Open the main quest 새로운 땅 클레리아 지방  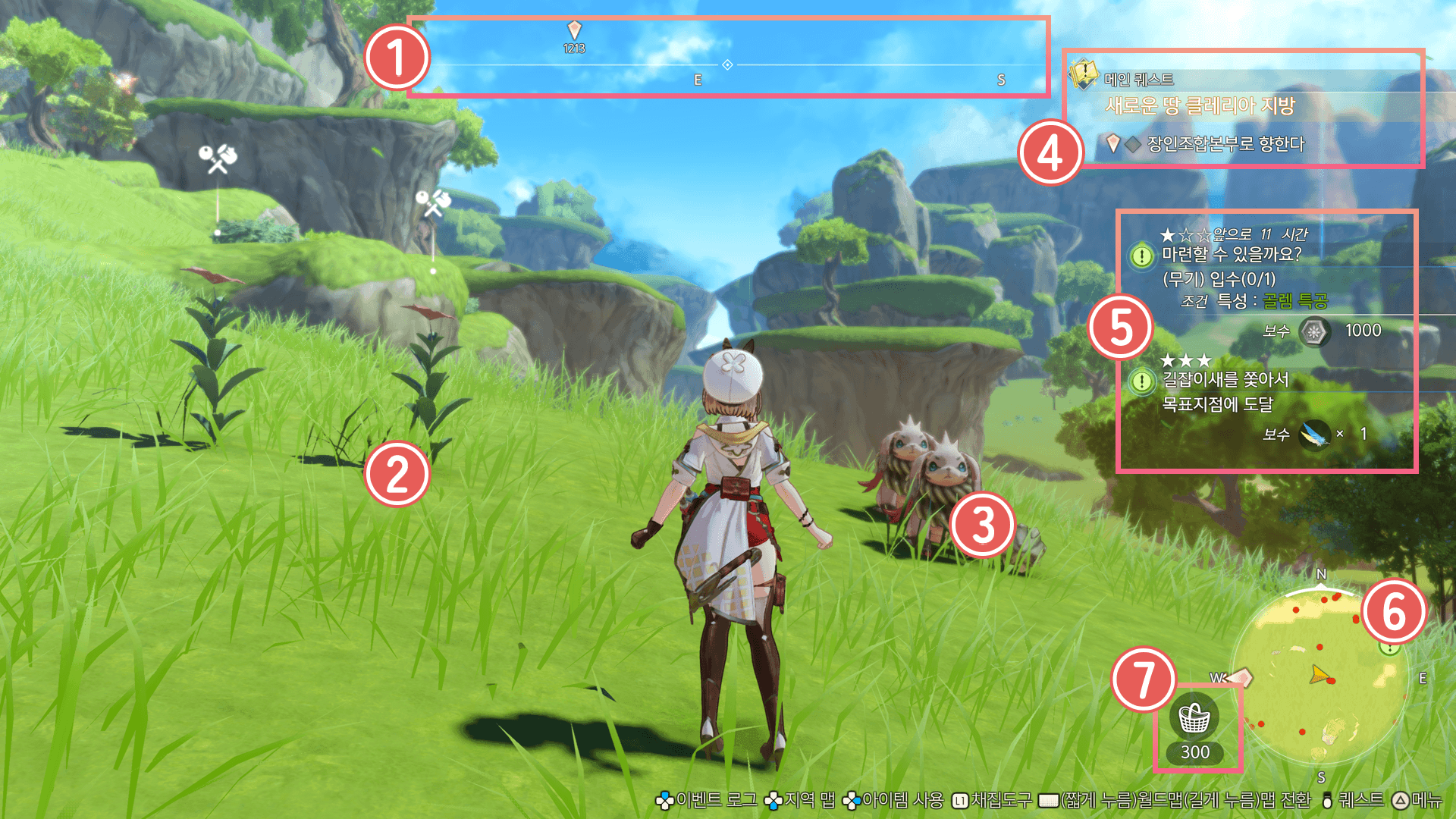tap(1200, 105)
